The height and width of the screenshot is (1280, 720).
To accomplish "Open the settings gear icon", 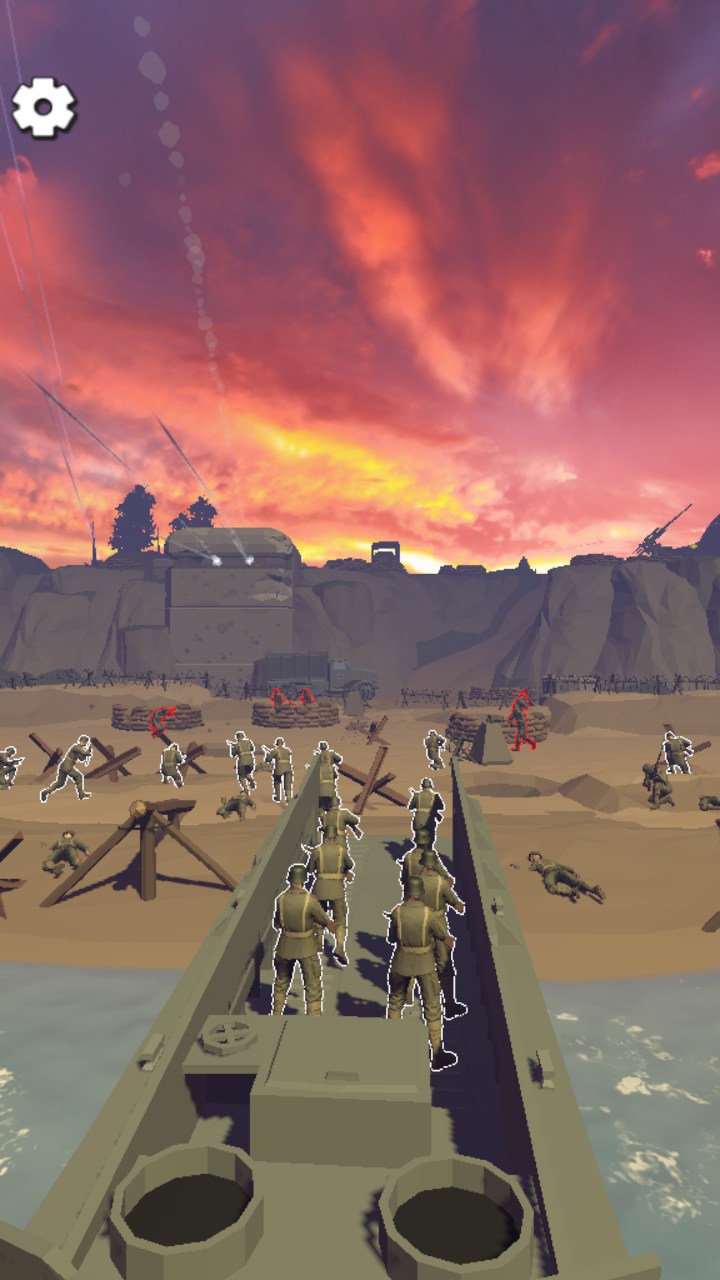I will (44, 107).
